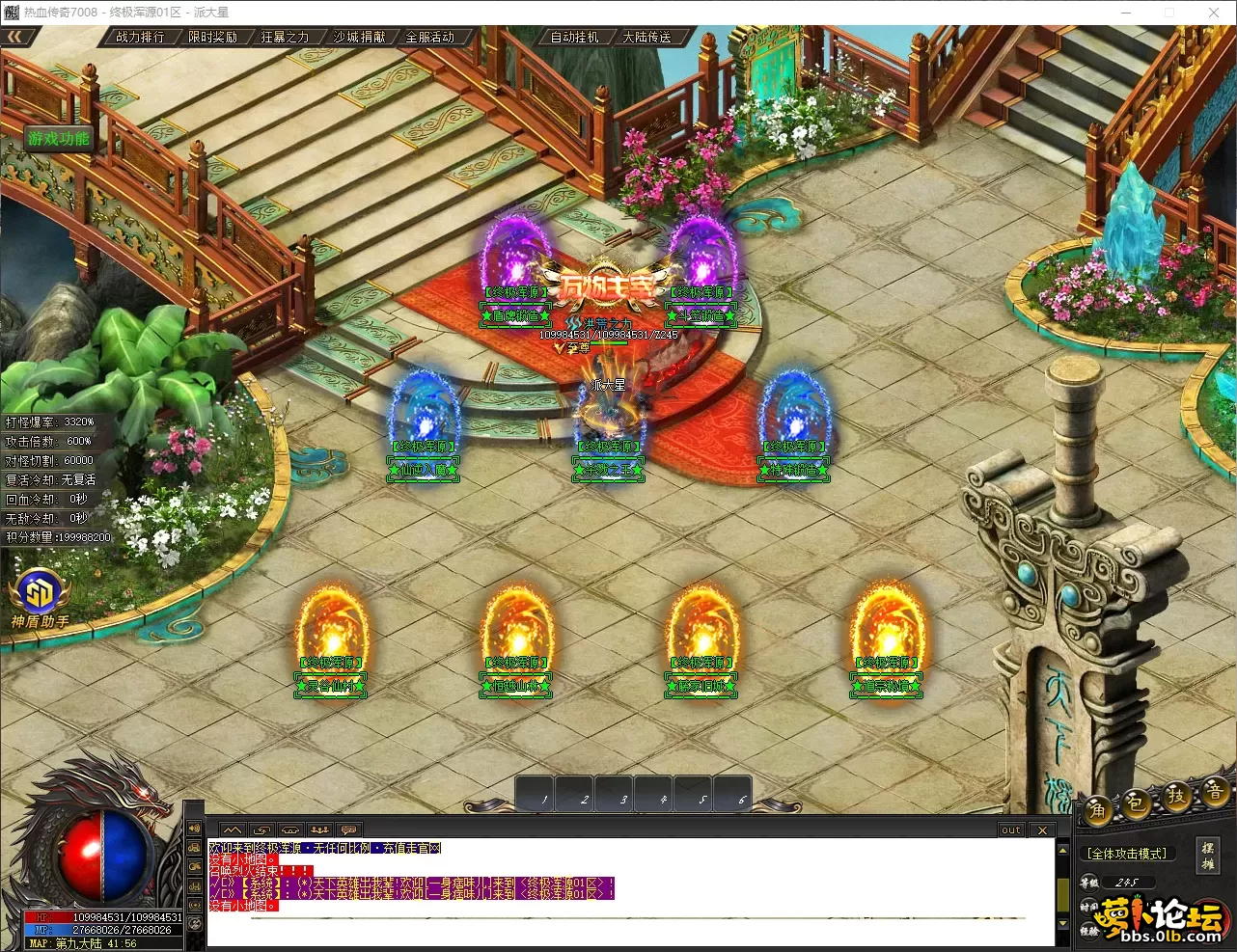1237x952 pixels.
Task: Open the 沙城捐献 donation menu
Action: 359,38
